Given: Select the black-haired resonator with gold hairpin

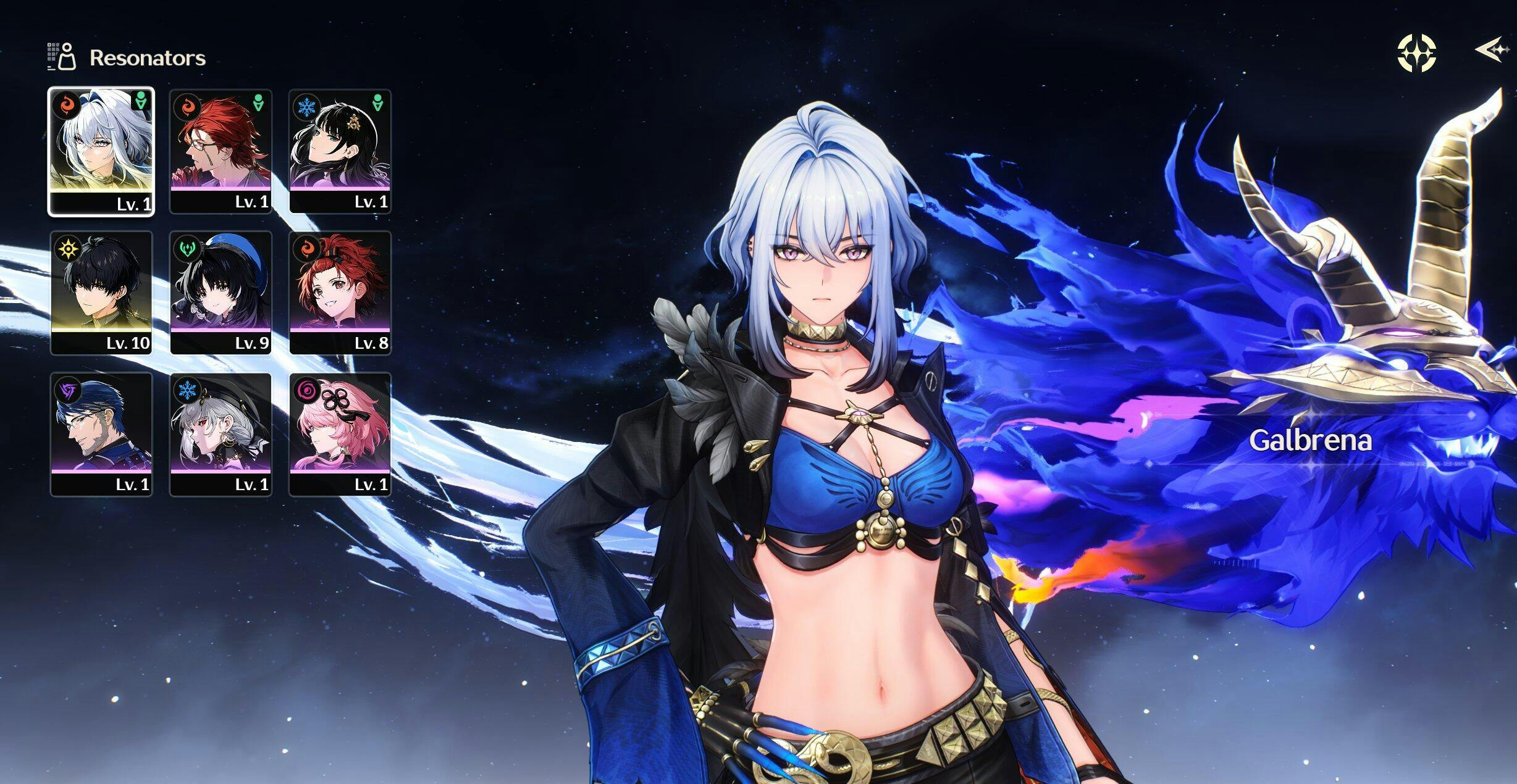Looking at the screenshot, I should click(340, 151).
